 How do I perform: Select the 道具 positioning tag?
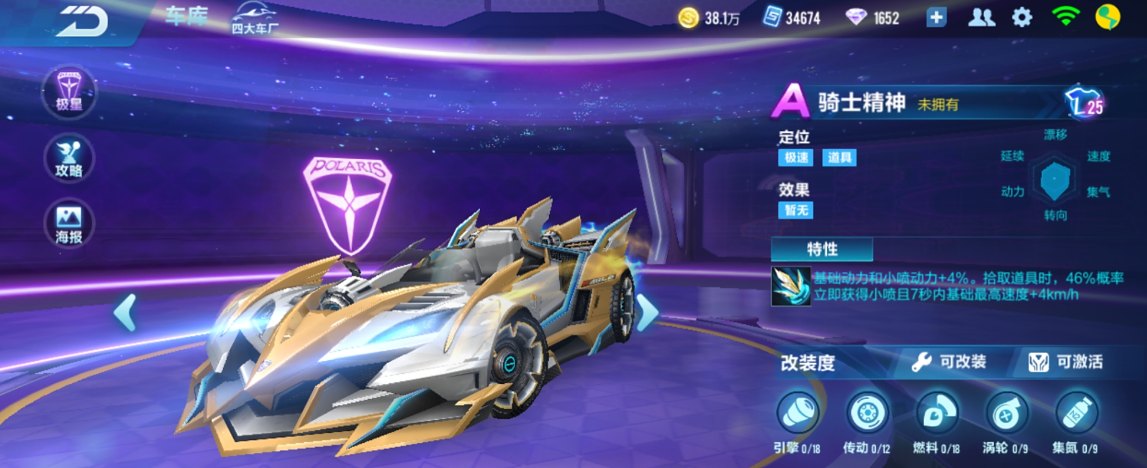tap(839, 157)
